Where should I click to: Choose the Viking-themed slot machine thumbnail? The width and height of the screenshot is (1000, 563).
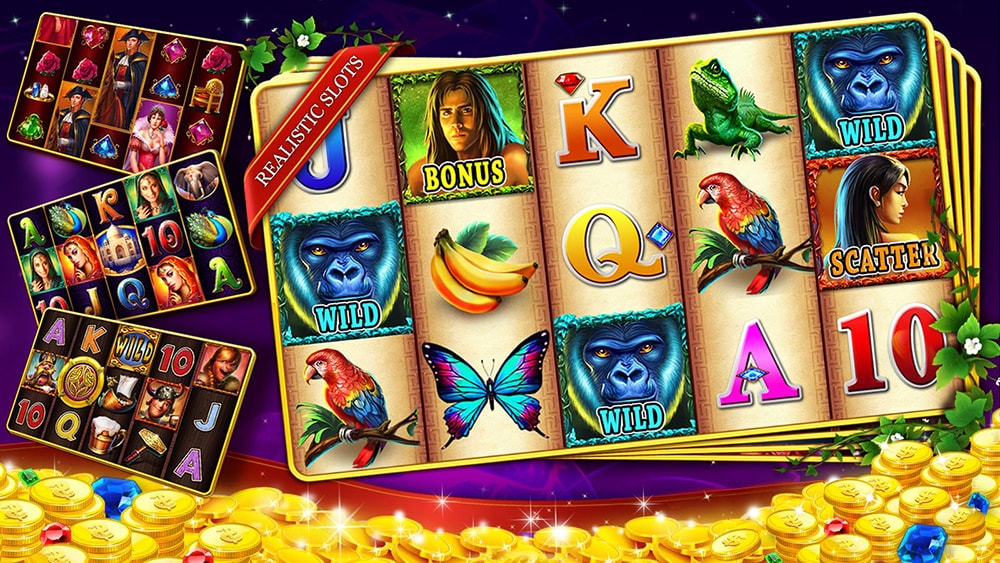[x=130, y=398]
